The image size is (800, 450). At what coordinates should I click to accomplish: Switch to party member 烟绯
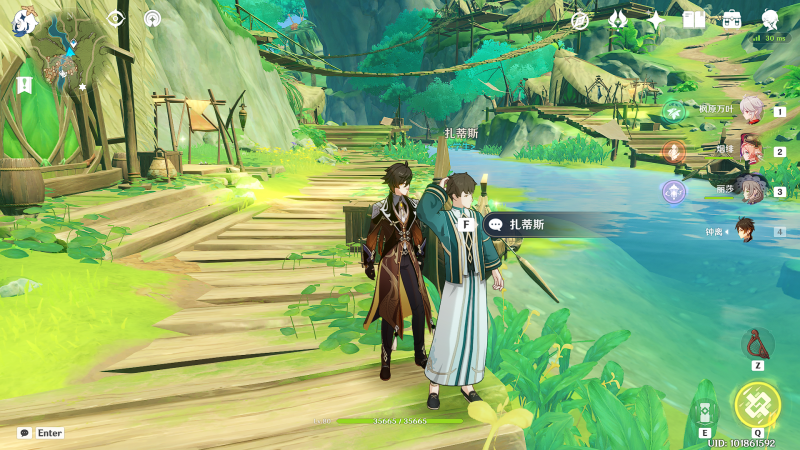[x=748, y=151]
